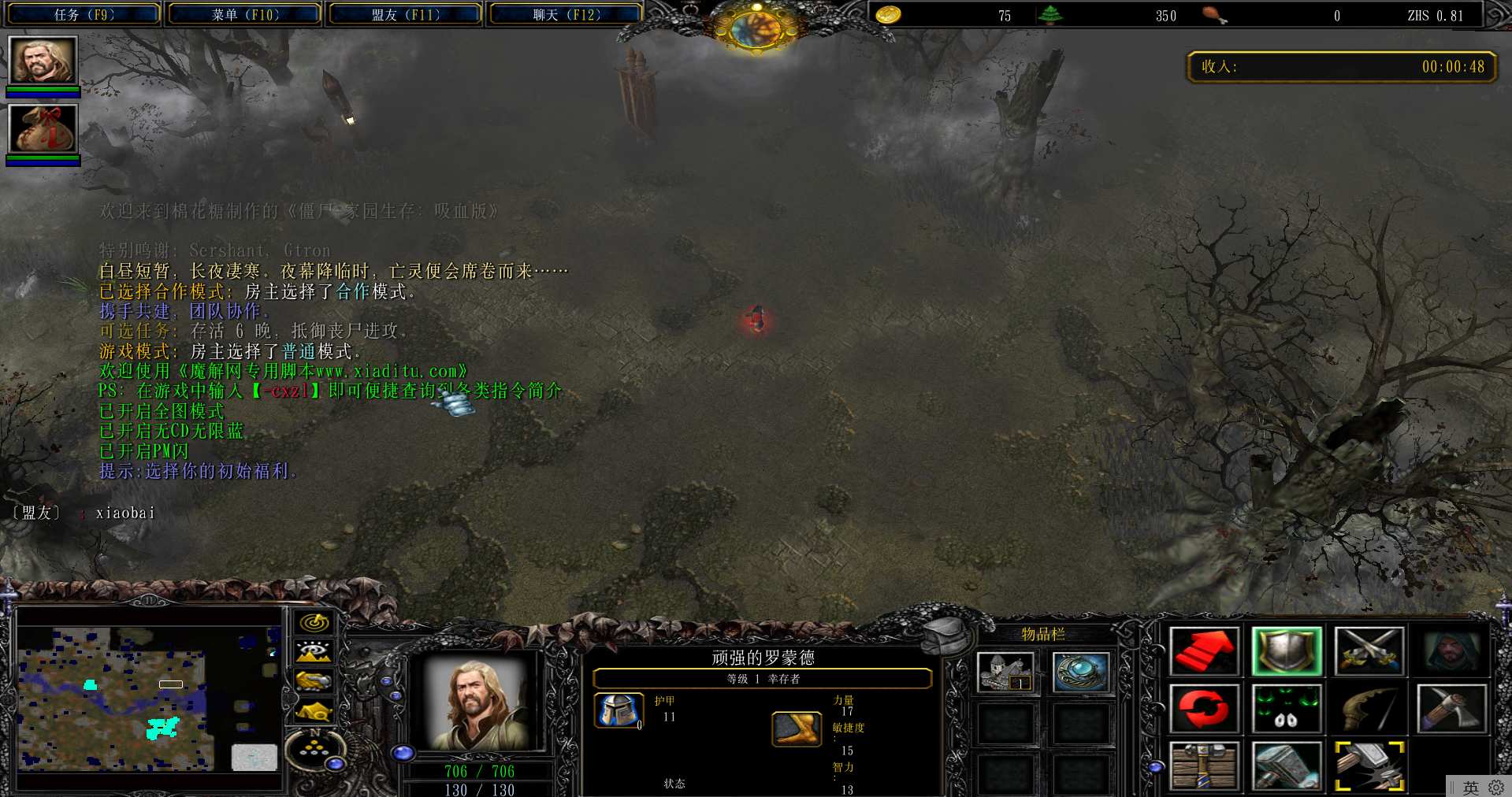Toggle the minimap ally color mode button
Image resolution: width=1512 pixels, height=797 pixels.
[314, 681]
